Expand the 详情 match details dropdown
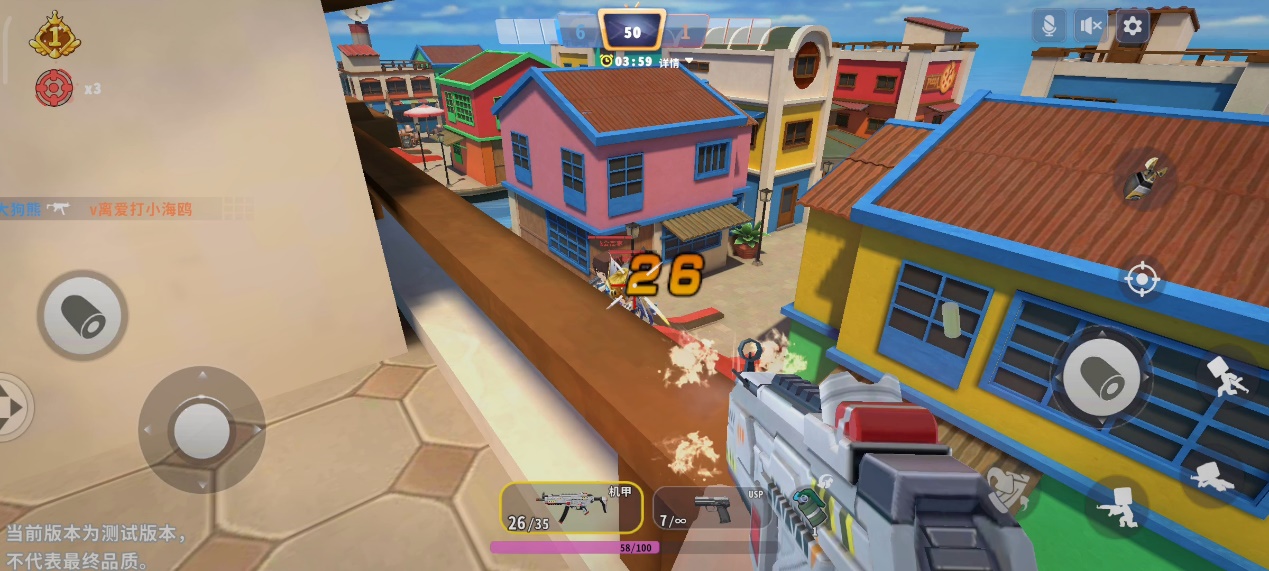The height and width of the screenshot is (571, 1269). (x=676, y=62)
